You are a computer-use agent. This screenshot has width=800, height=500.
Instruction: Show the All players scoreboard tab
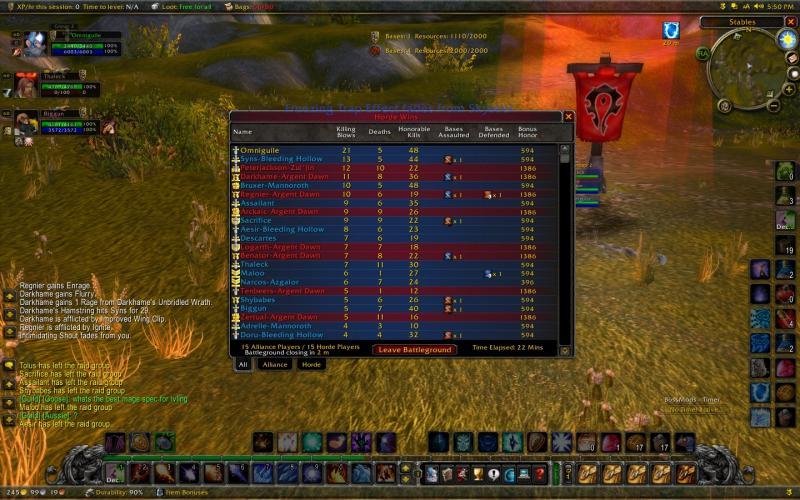pos(242,365)
